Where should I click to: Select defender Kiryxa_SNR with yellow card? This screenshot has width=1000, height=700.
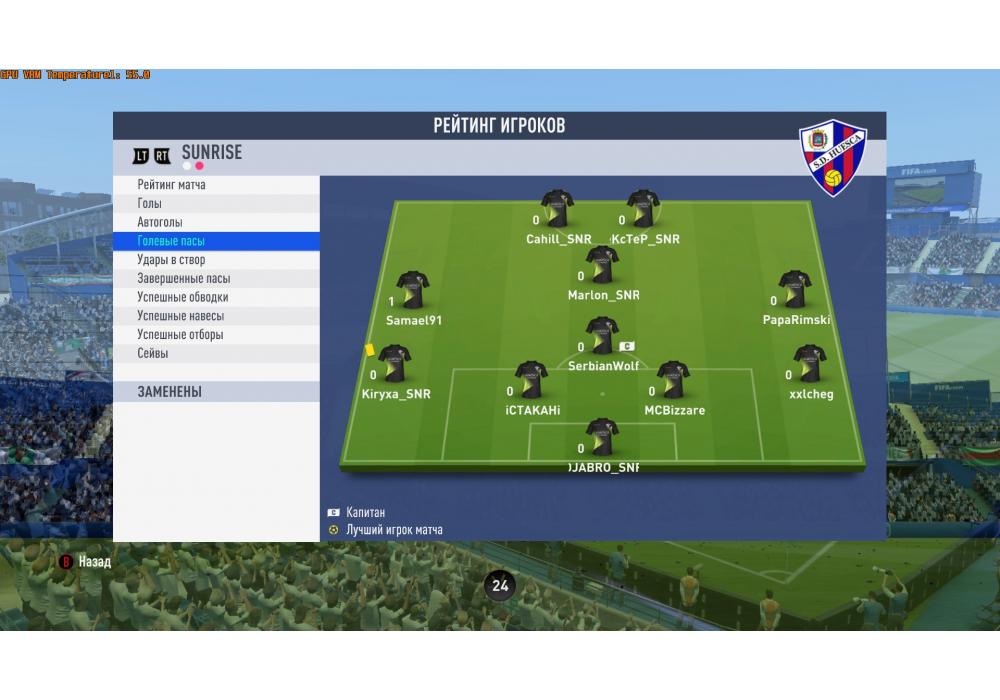click(394, 364)
